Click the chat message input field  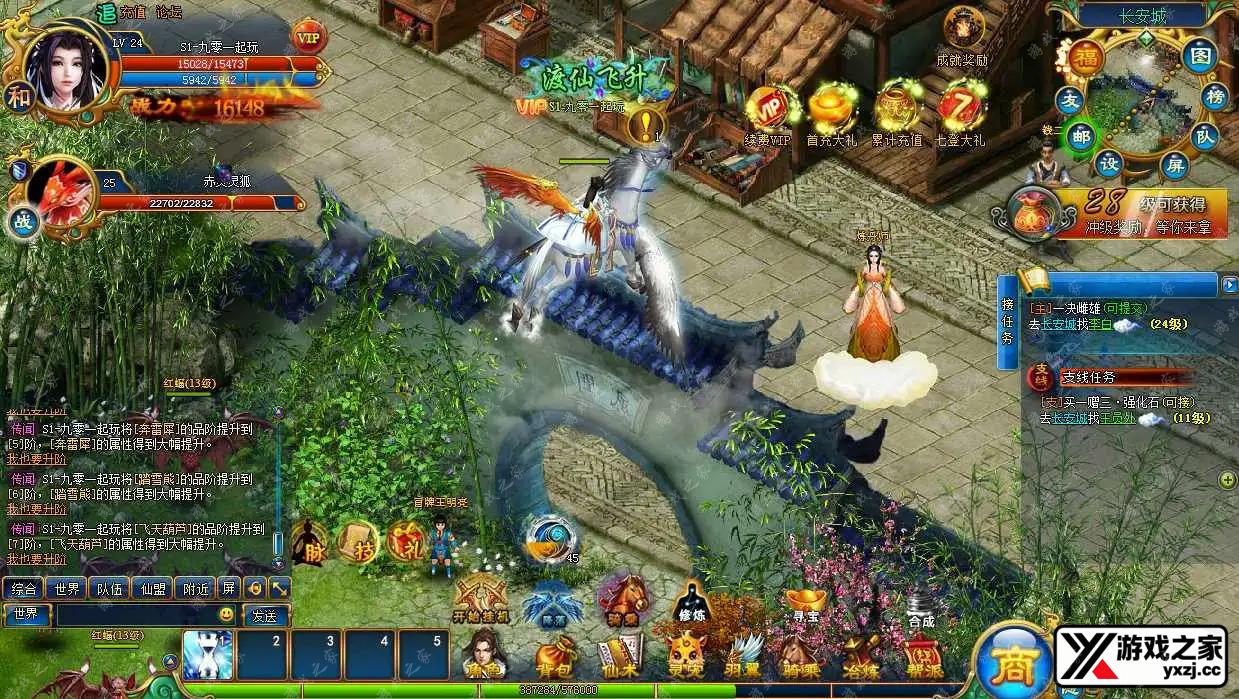coord(140,615)
